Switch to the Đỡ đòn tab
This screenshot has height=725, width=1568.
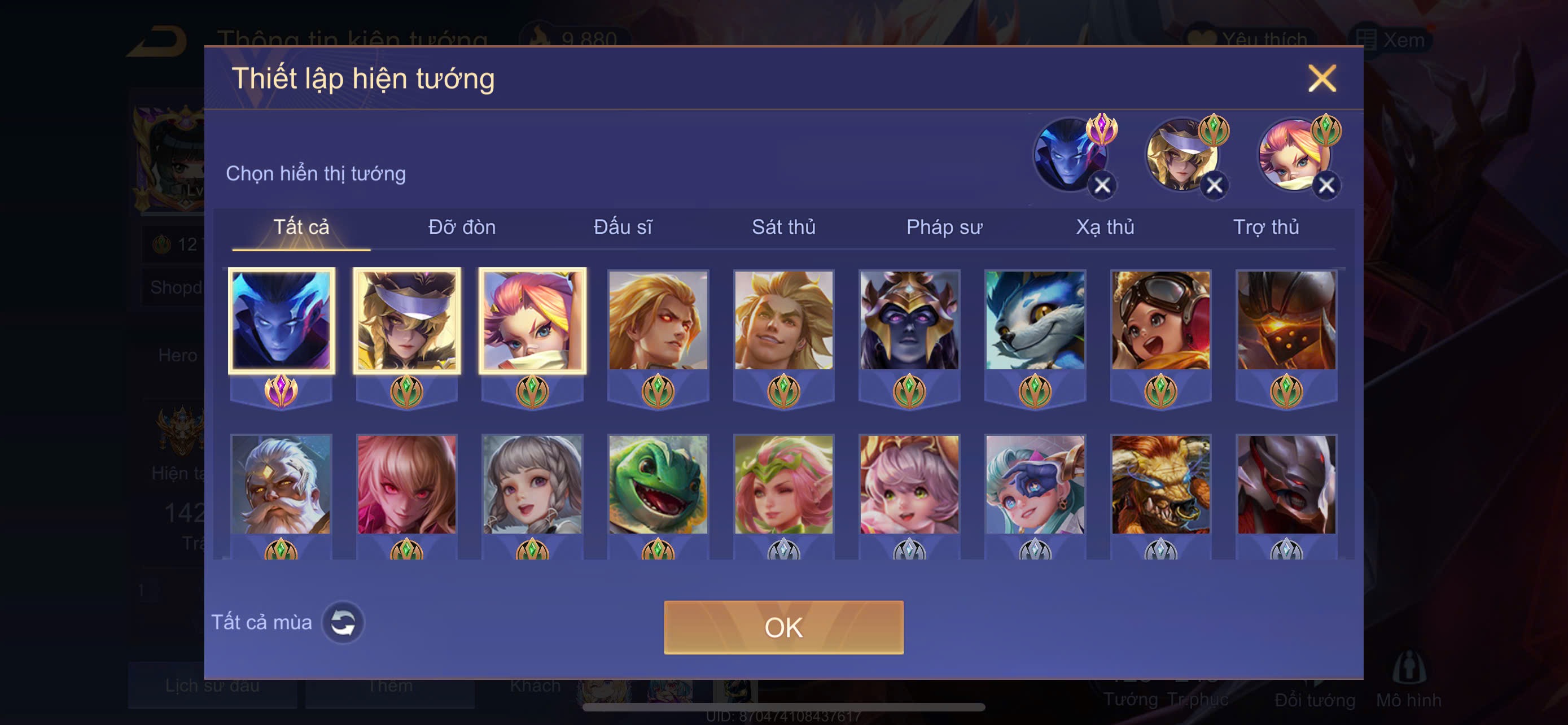(x=461, y=227)
